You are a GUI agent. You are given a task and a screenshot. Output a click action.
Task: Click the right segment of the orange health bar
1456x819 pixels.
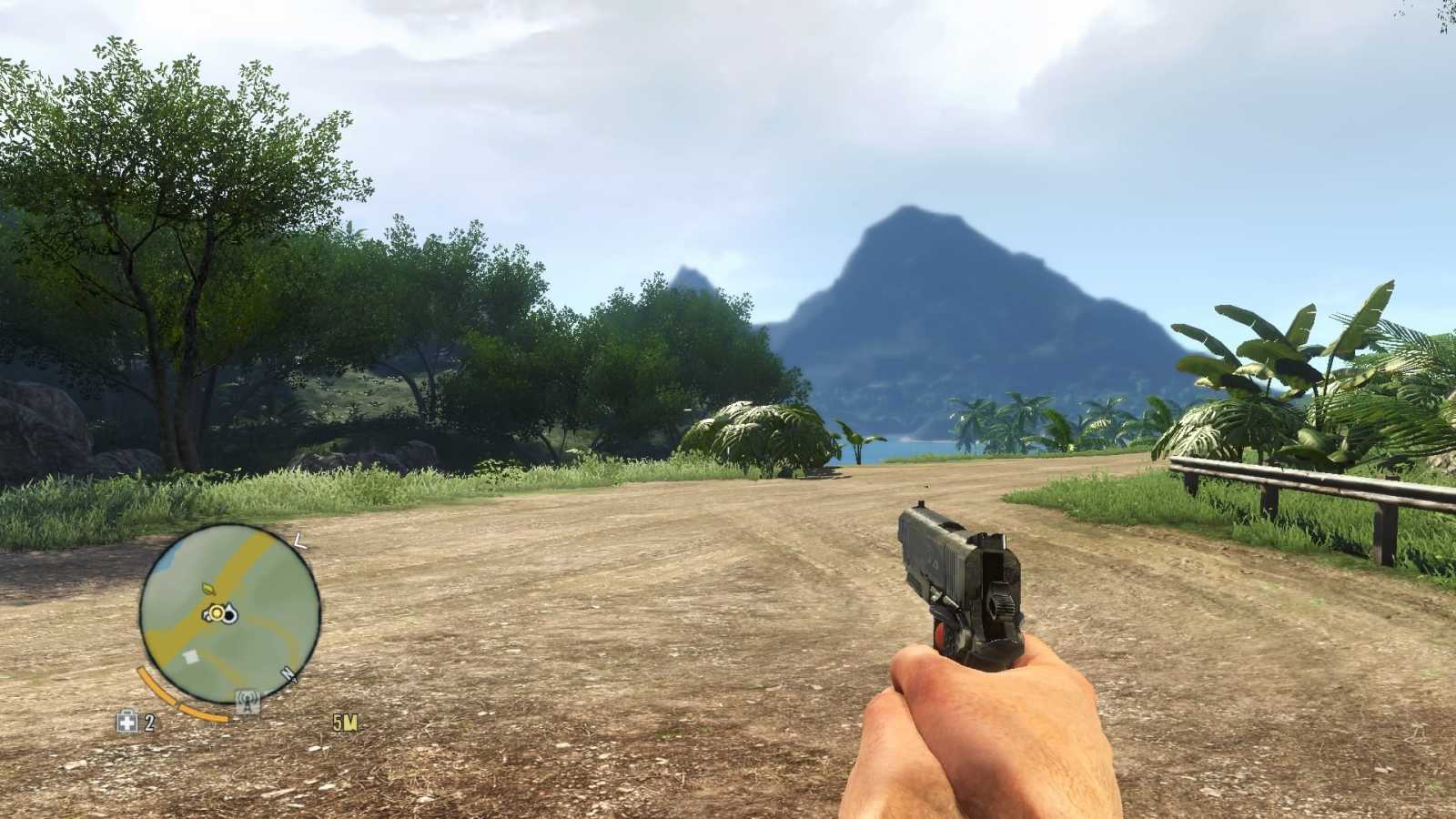click(205, 713)
